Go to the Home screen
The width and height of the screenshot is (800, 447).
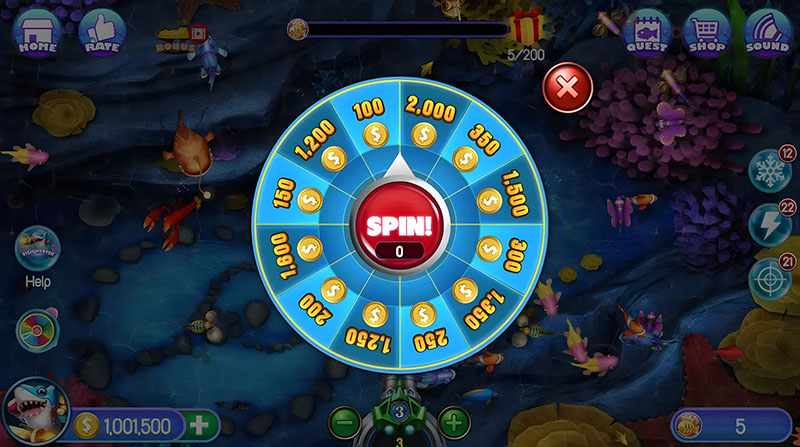click(x=36, y=33)
